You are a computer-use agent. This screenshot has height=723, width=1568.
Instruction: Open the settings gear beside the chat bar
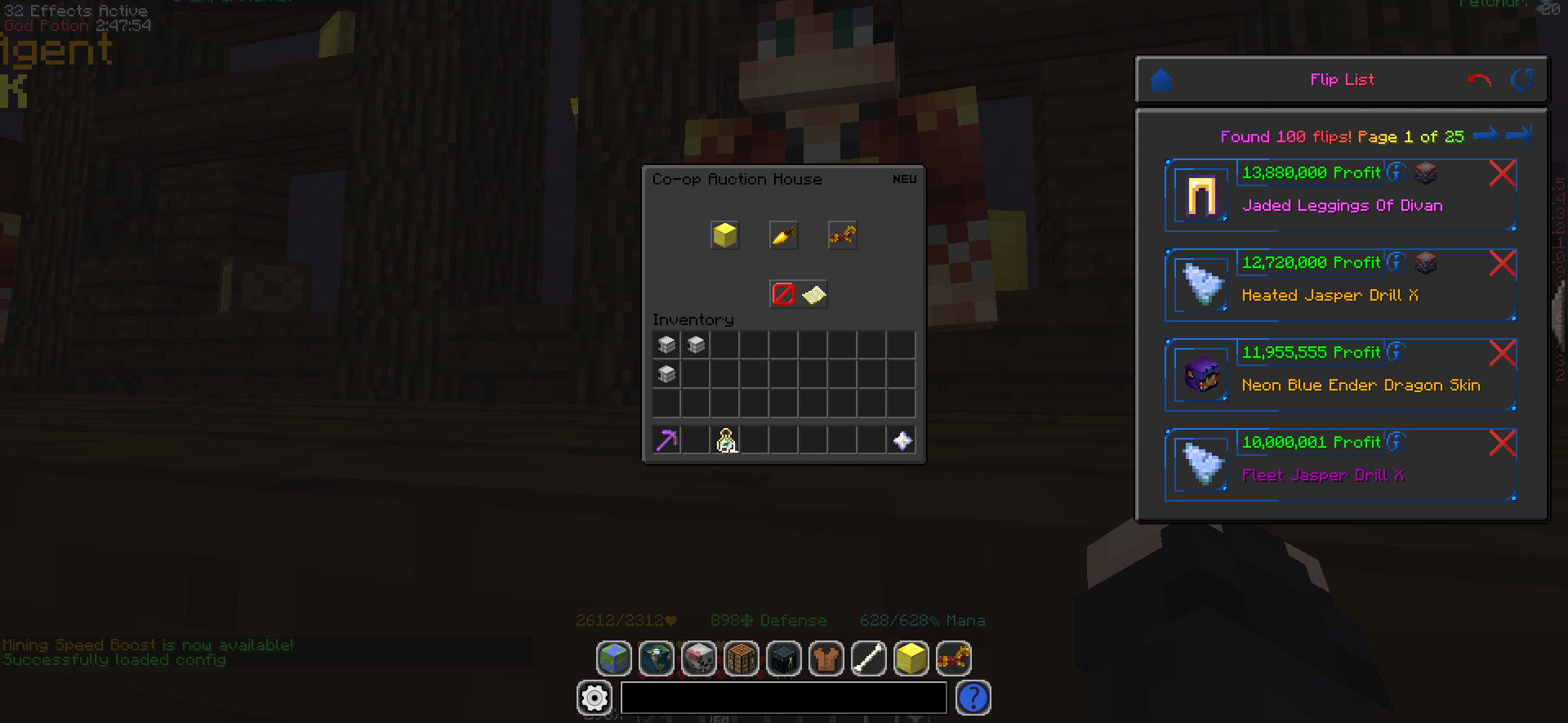coord(595,698)
